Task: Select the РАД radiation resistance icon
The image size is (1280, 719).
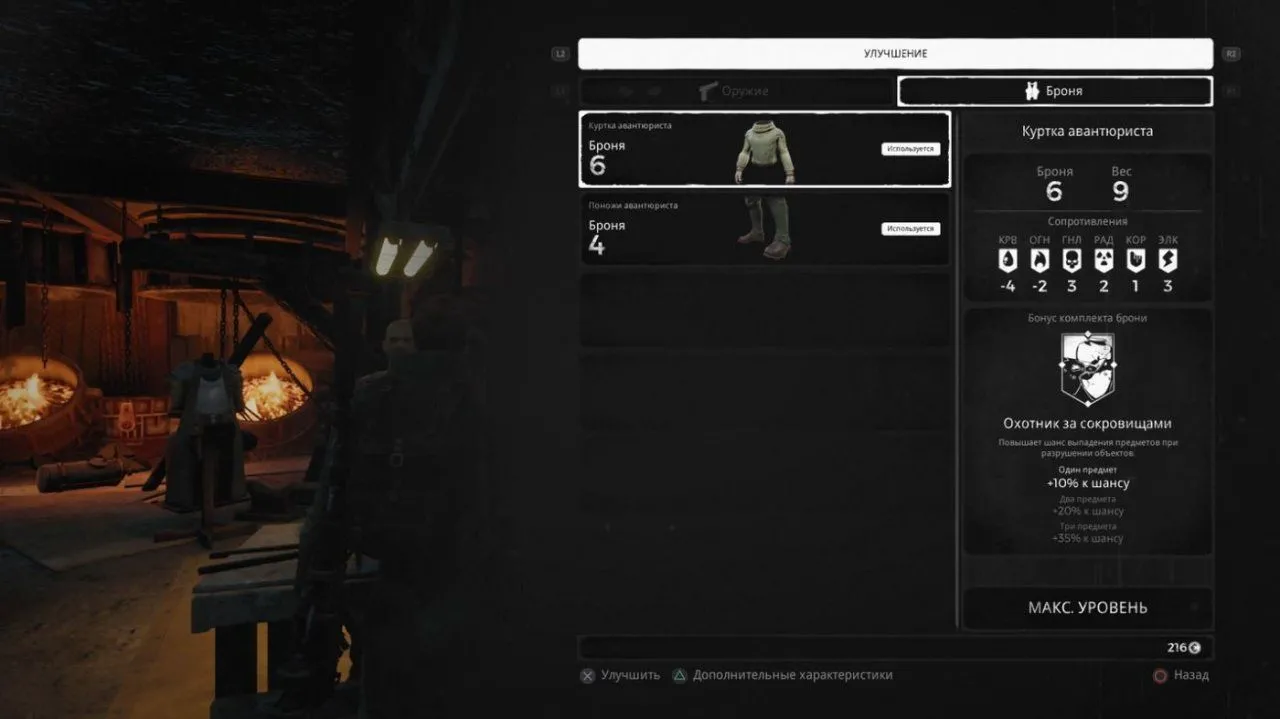Action: pyautogui.click(x=1103, y=260)
